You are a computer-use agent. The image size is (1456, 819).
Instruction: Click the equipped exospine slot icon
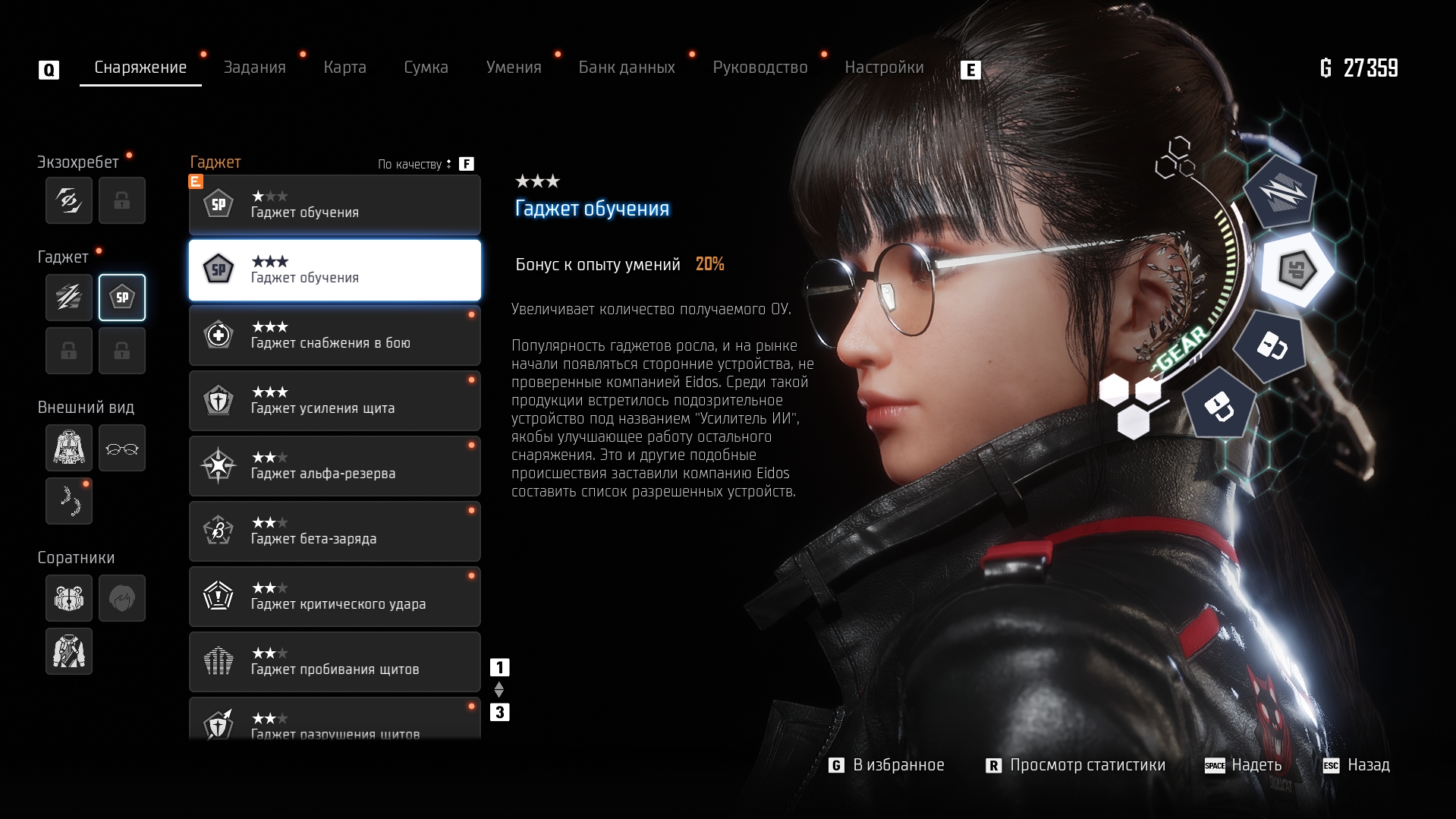point(69,200)
